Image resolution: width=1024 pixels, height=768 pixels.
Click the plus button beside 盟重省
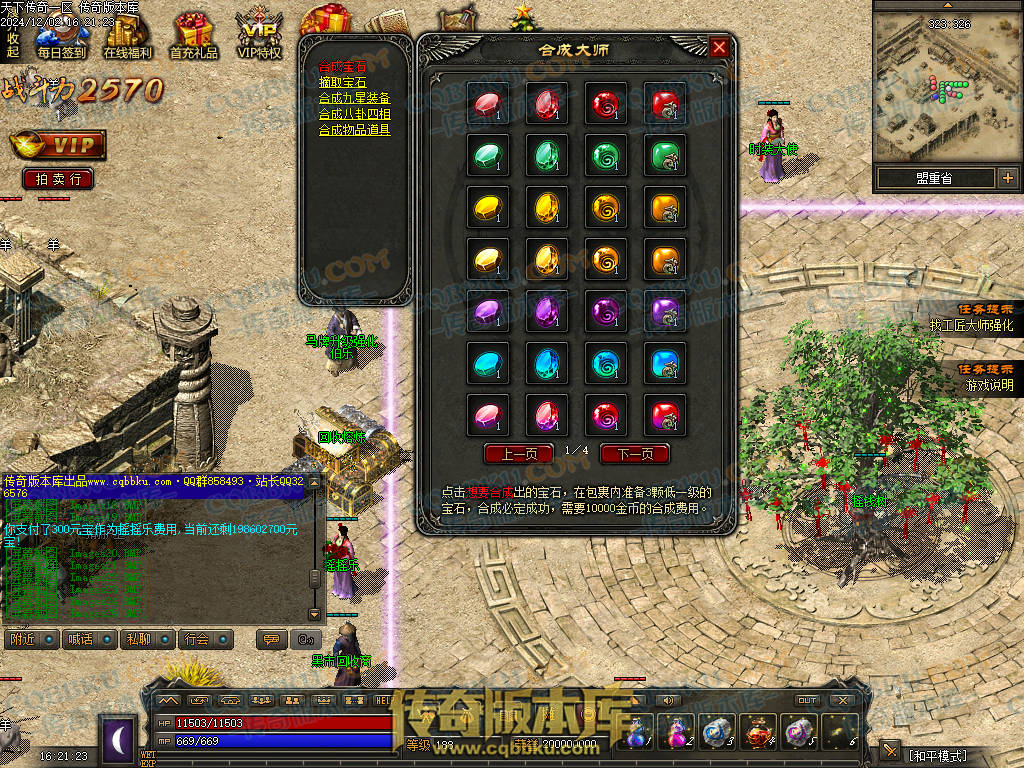(x=1006, y=178)
